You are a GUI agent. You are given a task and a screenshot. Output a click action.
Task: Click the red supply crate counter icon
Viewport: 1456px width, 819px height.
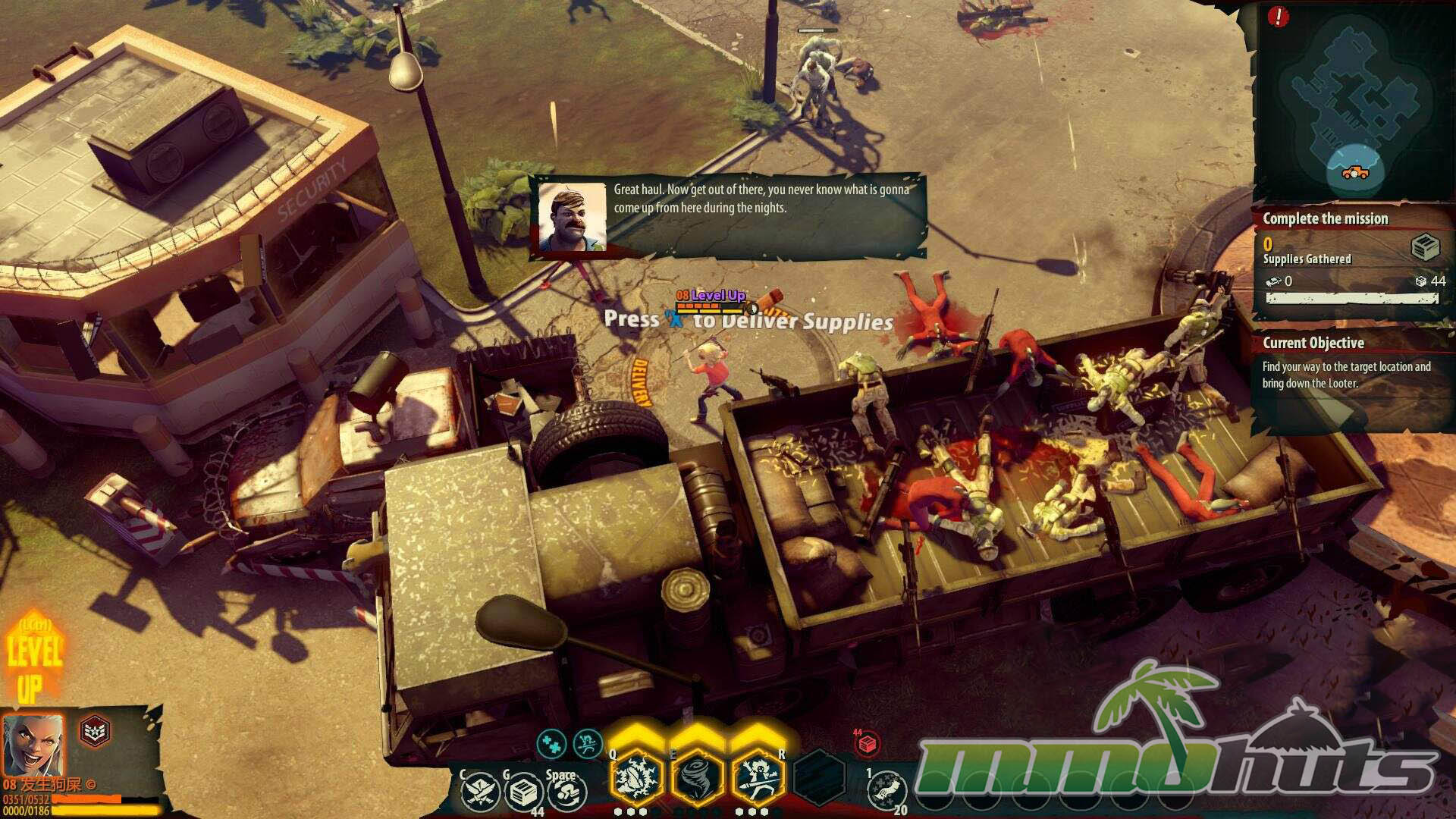868,743
